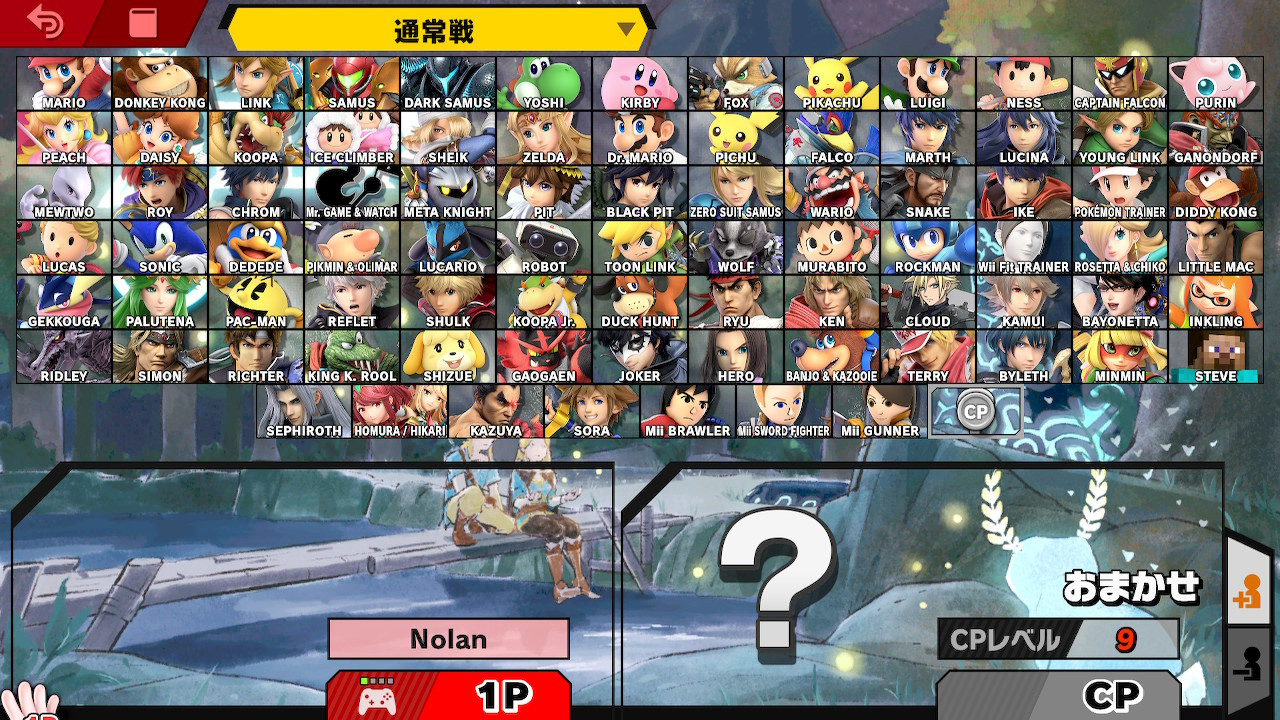
Task: Click CPレベル 9 to change CPU difficulty
Action: pos(1060,639)
